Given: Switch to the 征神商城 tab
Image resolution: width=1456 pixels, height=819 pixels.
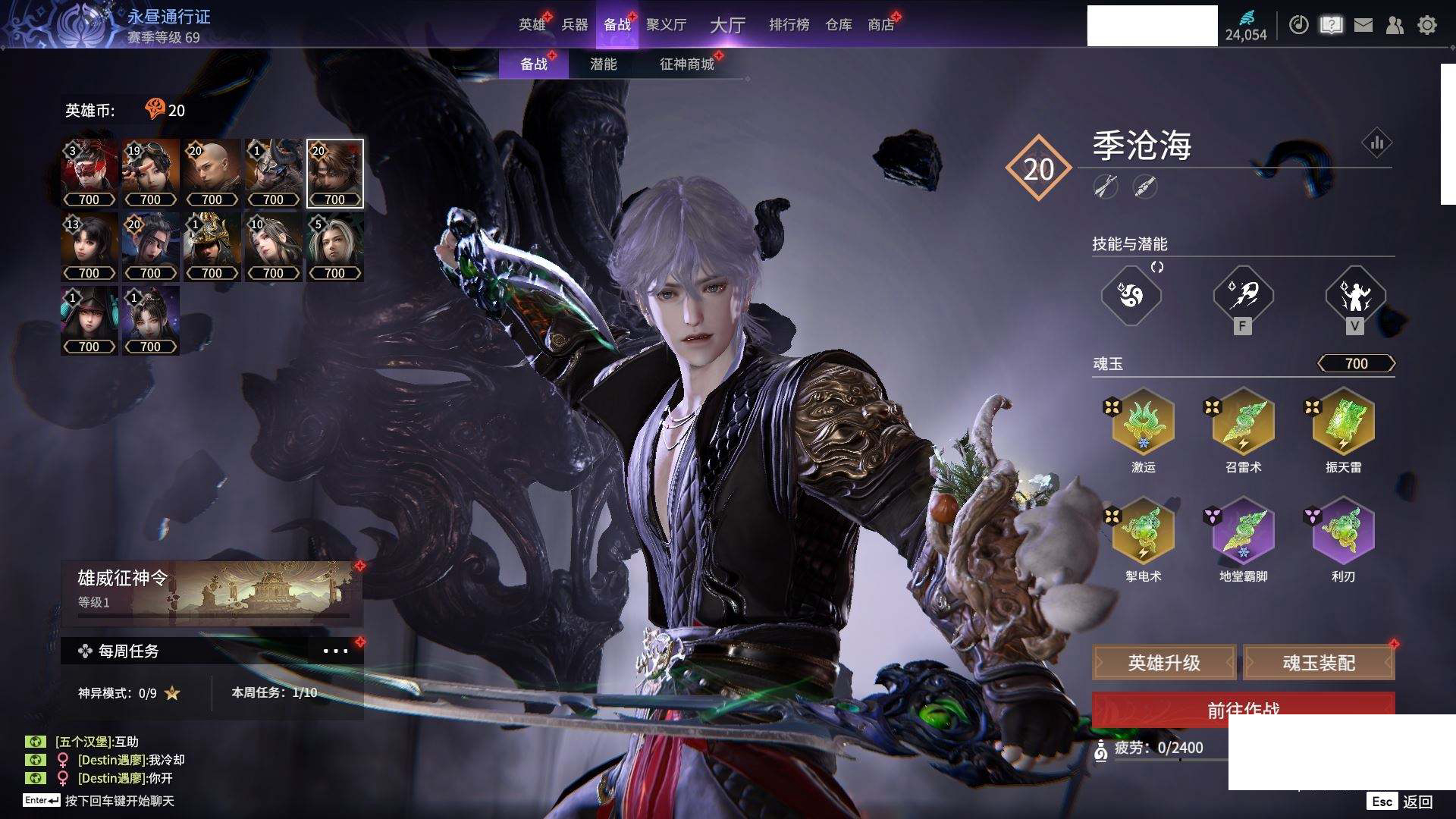Looking at the screenshot, I should coord(687,64).
